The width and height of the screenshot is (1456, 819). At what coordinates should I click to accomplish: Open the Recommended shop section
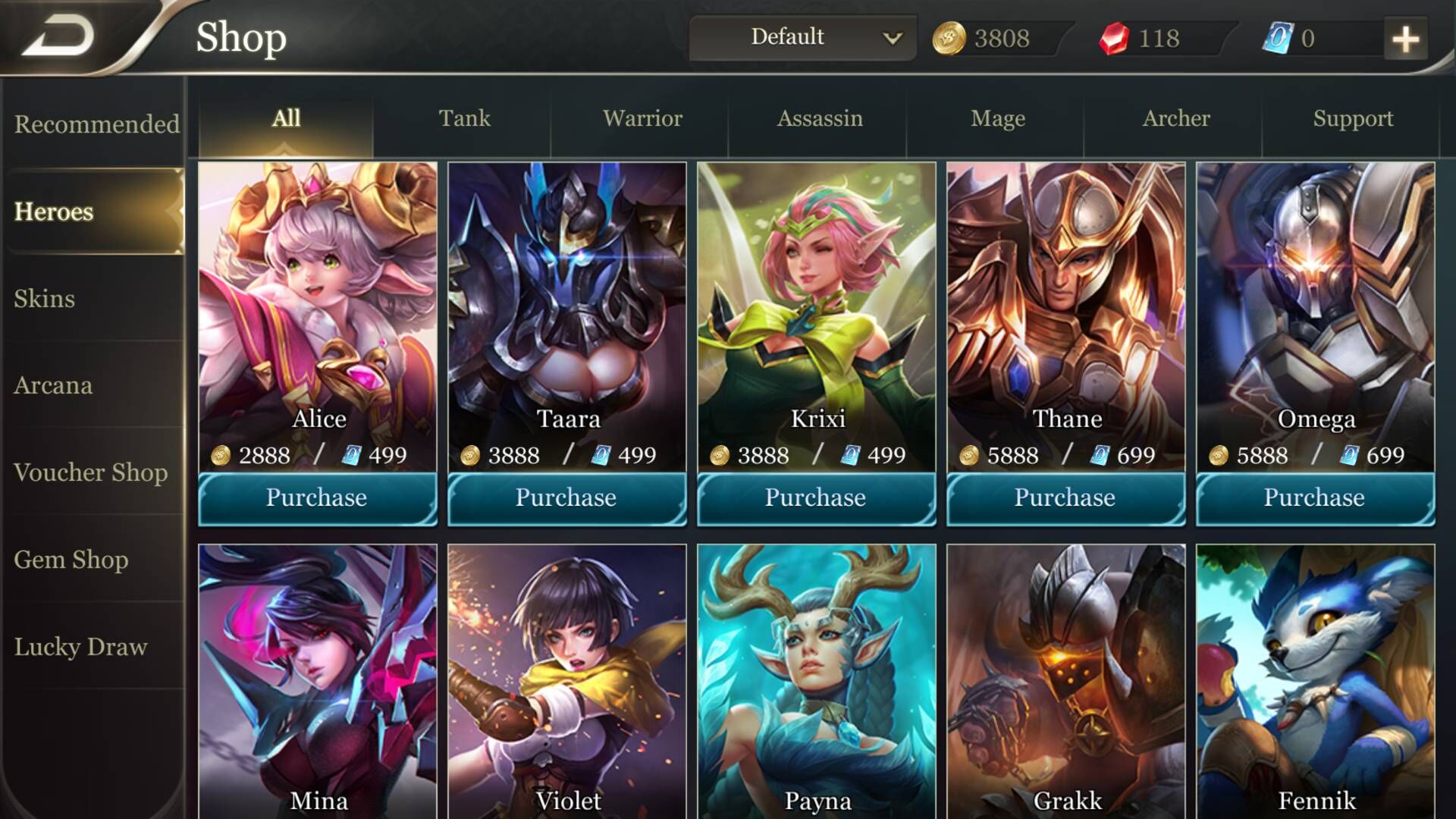[96, 124]
